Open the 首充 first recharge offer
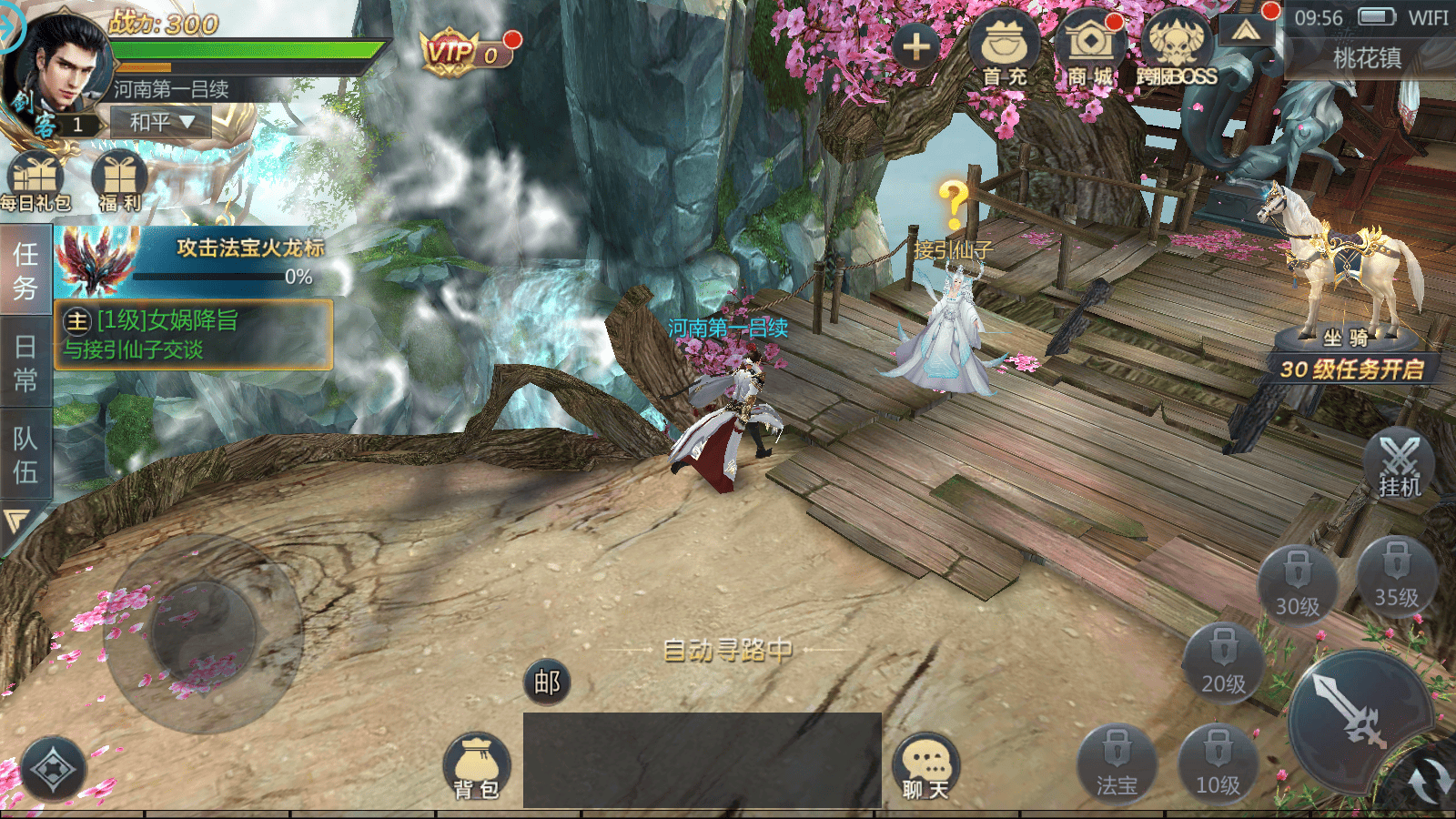 coord(1005,51)
